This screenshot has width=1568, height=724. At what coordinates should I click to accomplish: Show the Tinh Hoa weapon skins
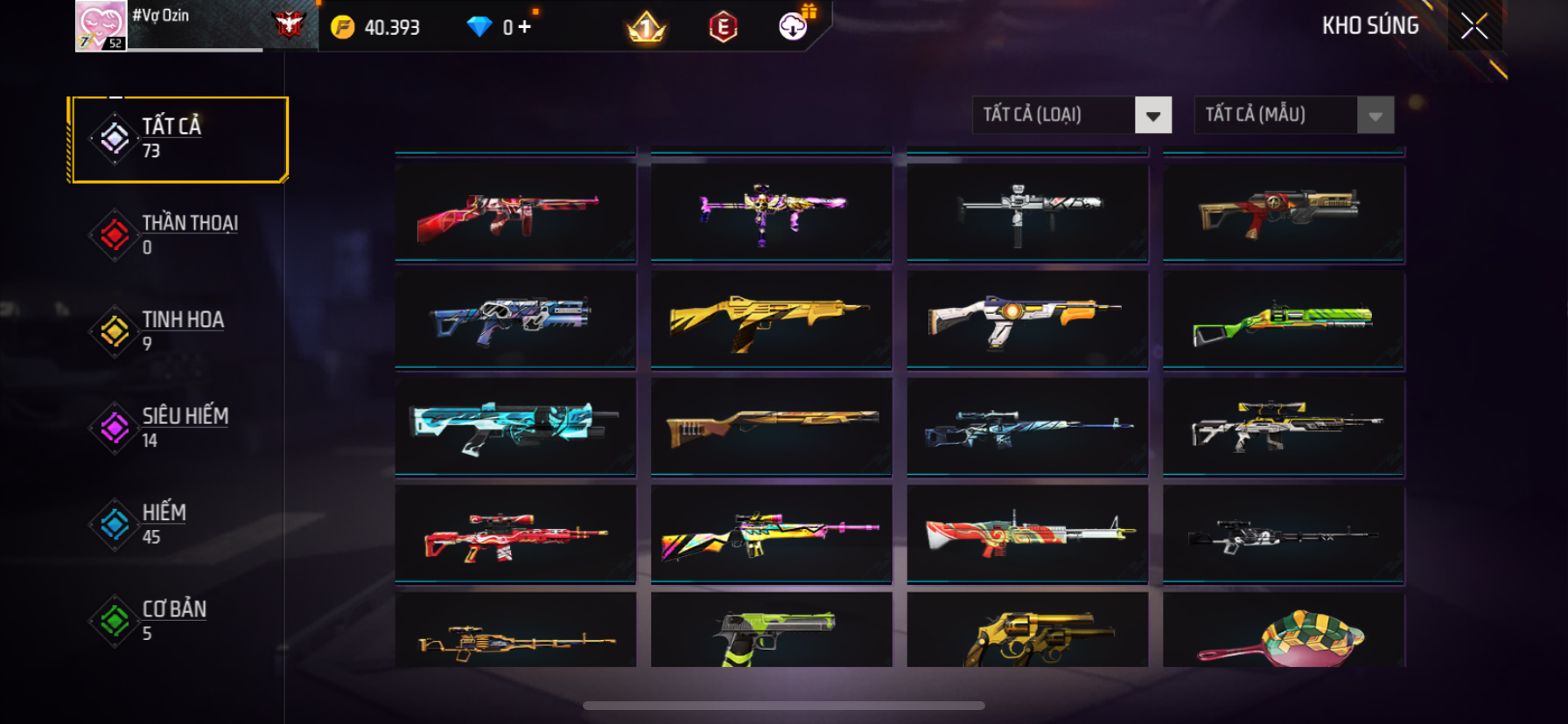178,331
